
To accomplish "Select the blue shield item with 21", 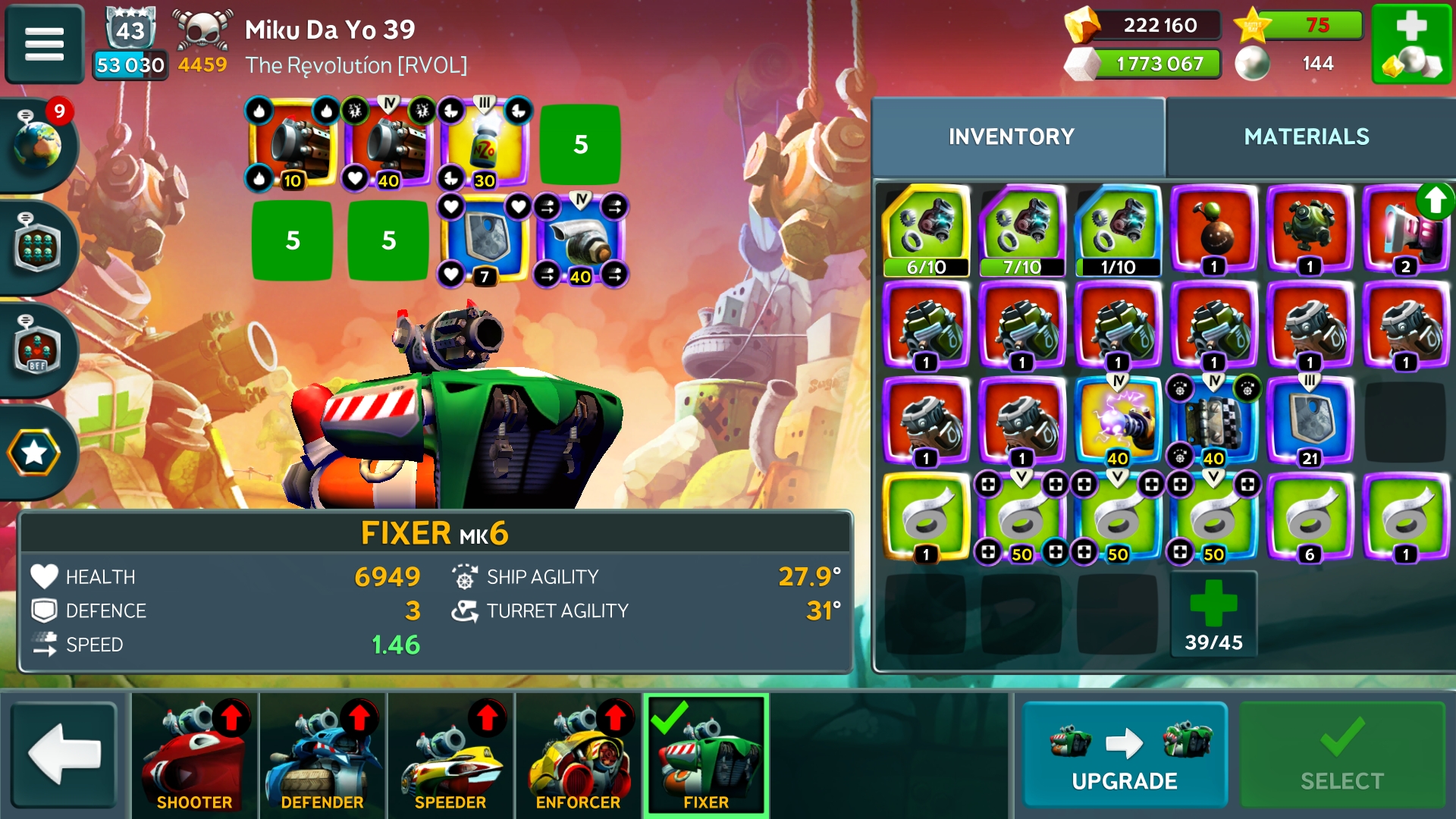I will pos(1310,421).
